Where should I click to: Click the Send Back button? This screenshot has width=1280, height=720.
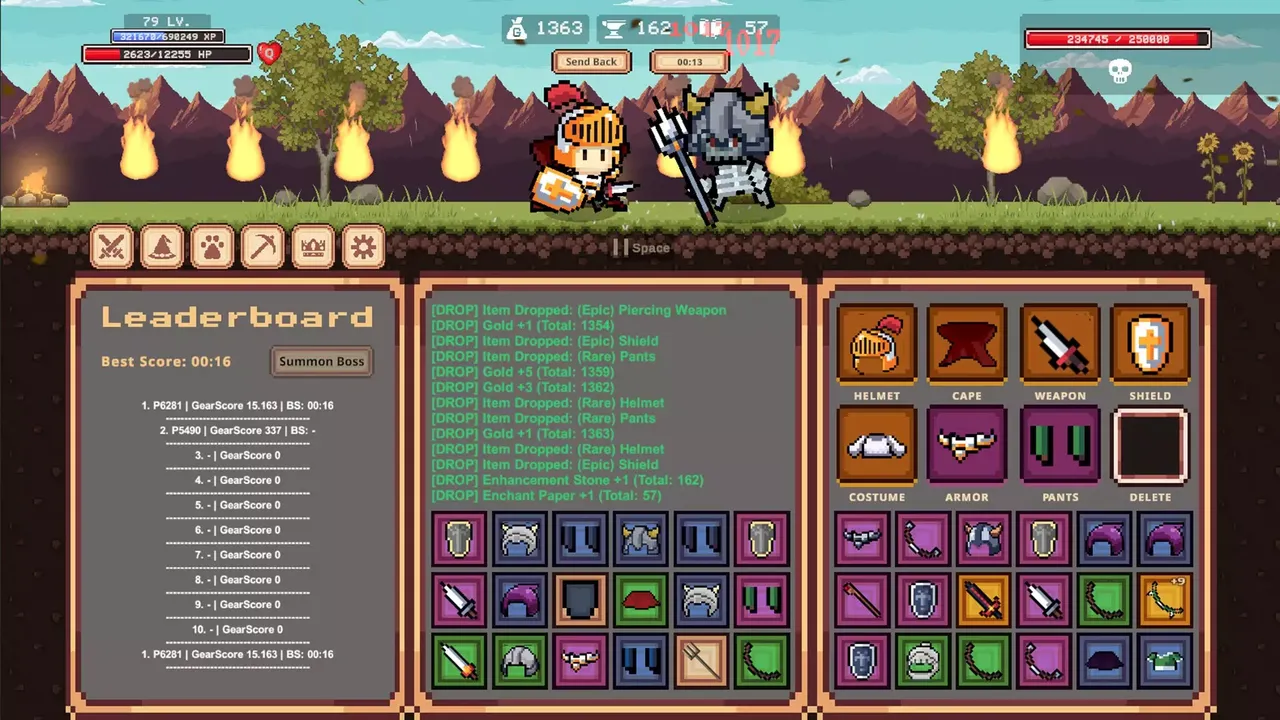tap(591, 61)
